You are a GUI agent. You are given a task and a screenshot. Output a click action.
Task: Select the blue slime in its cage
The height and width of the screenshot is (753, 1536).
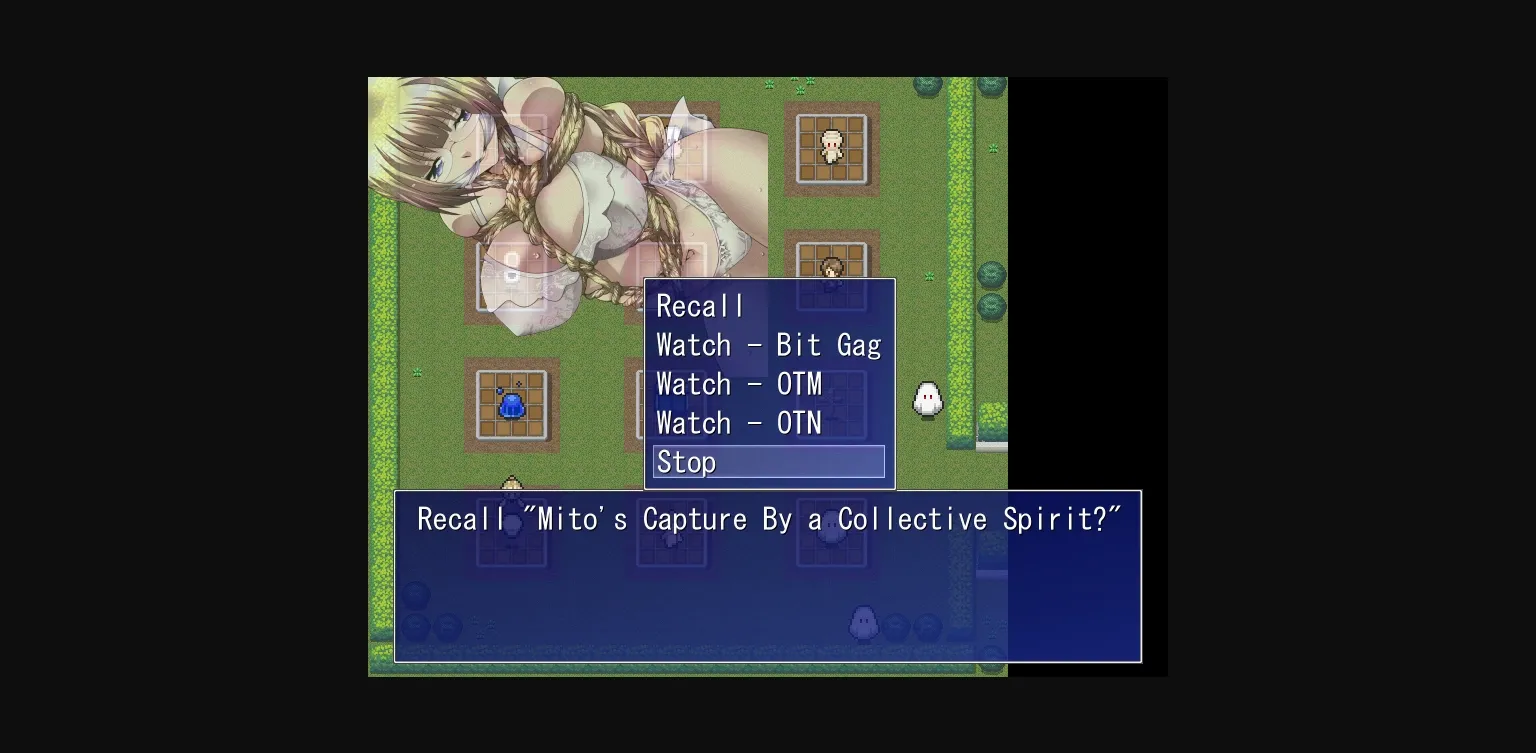(x=513, y=403)
